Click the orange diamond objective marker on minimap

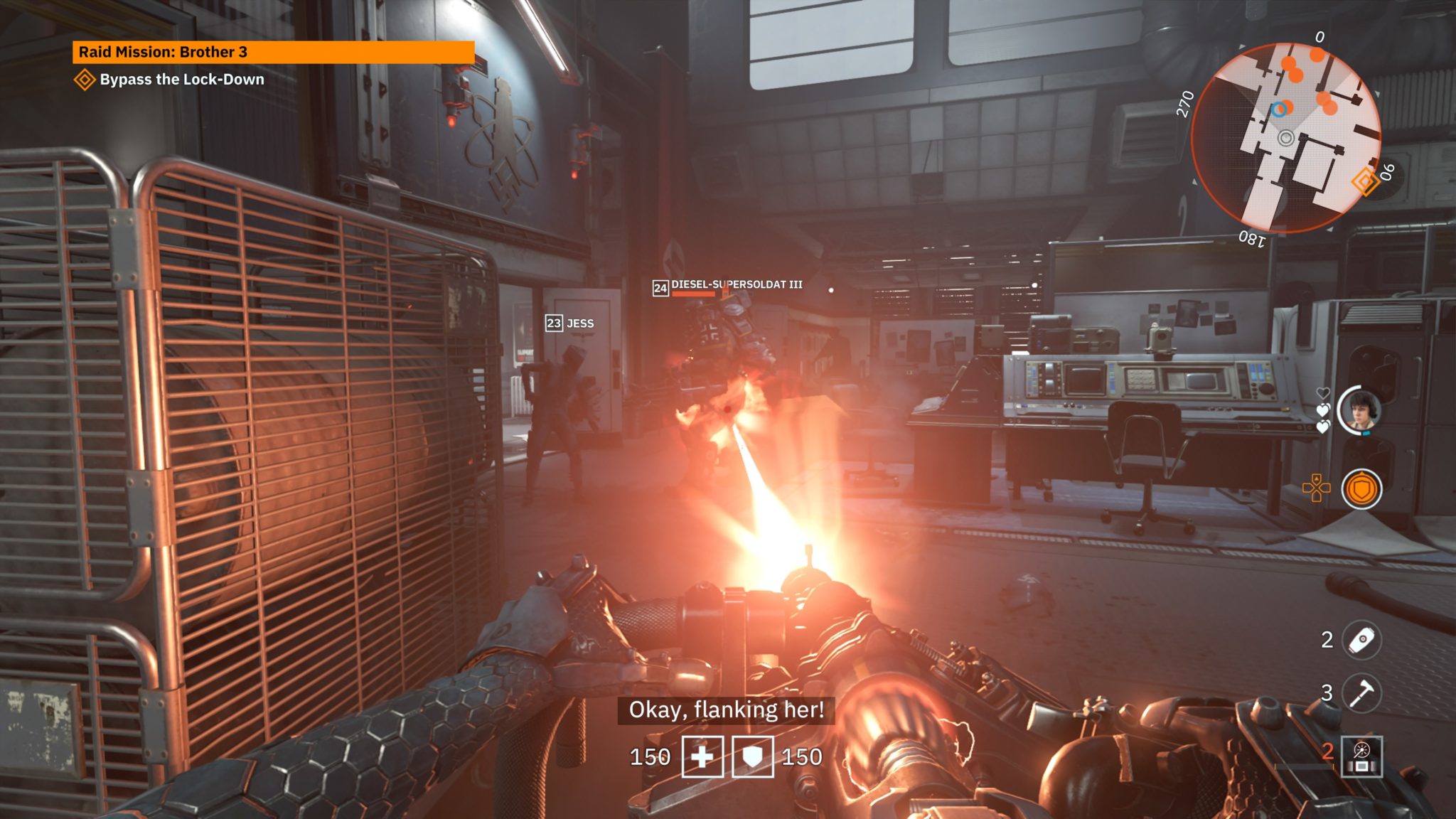click(1365, 181)
